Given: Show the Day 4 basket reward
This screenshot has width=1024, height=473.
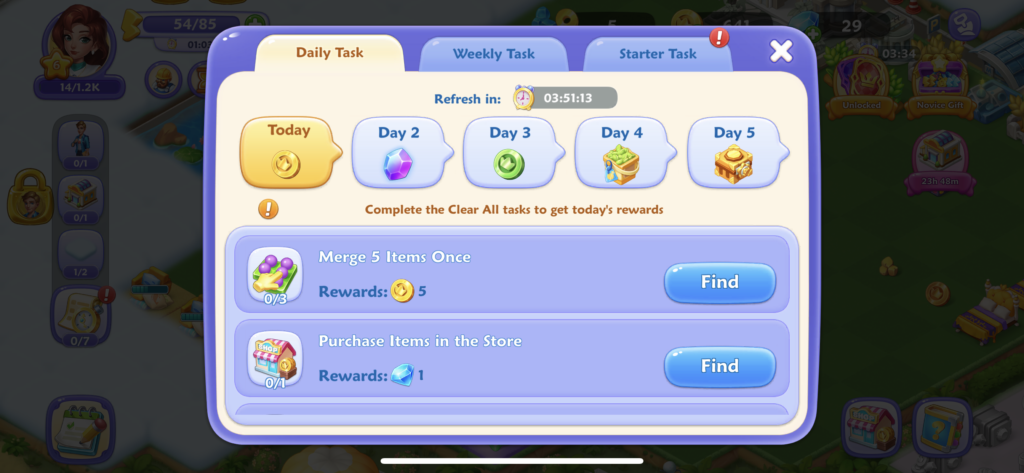Looking at the screenshot, I should 621,153.
